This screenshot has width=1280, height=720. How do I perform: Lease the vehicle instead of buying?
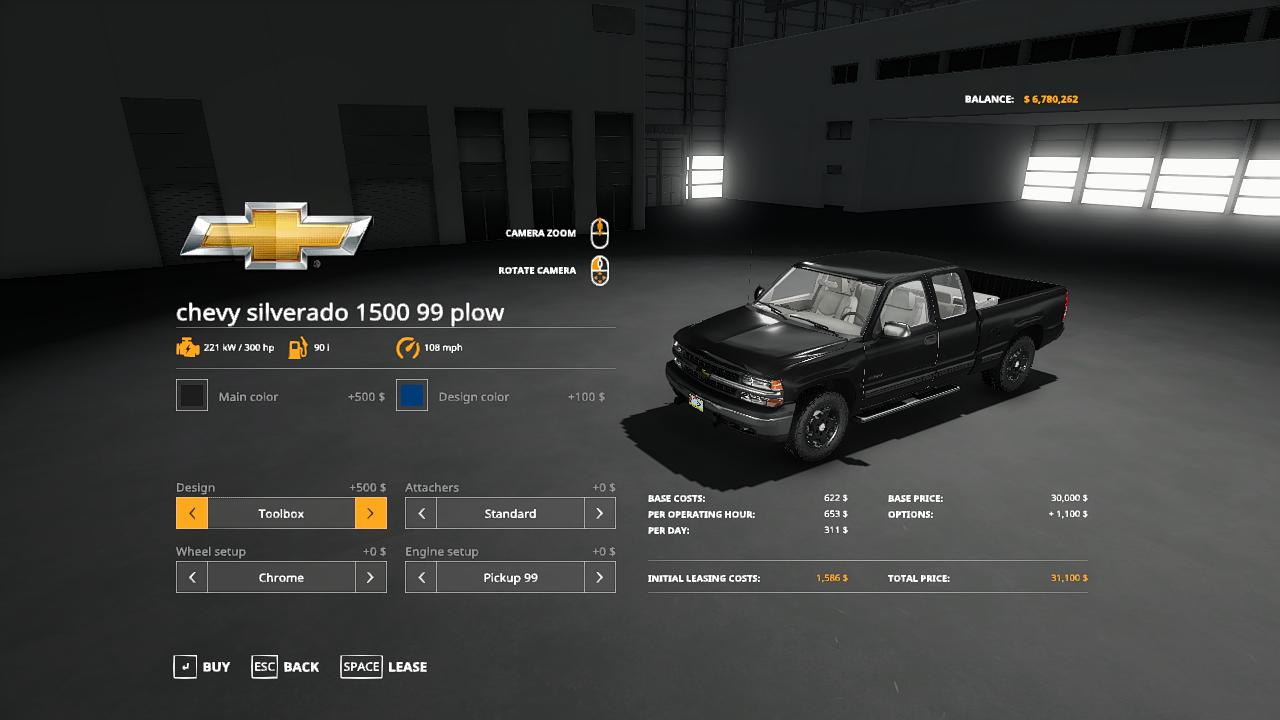pos(384,667)
